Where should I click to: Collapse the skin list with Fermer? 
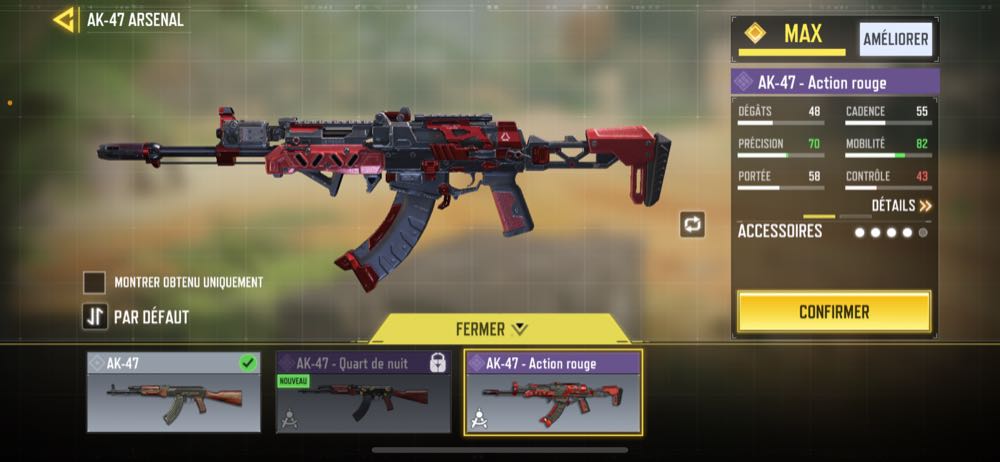pos(491,329)
